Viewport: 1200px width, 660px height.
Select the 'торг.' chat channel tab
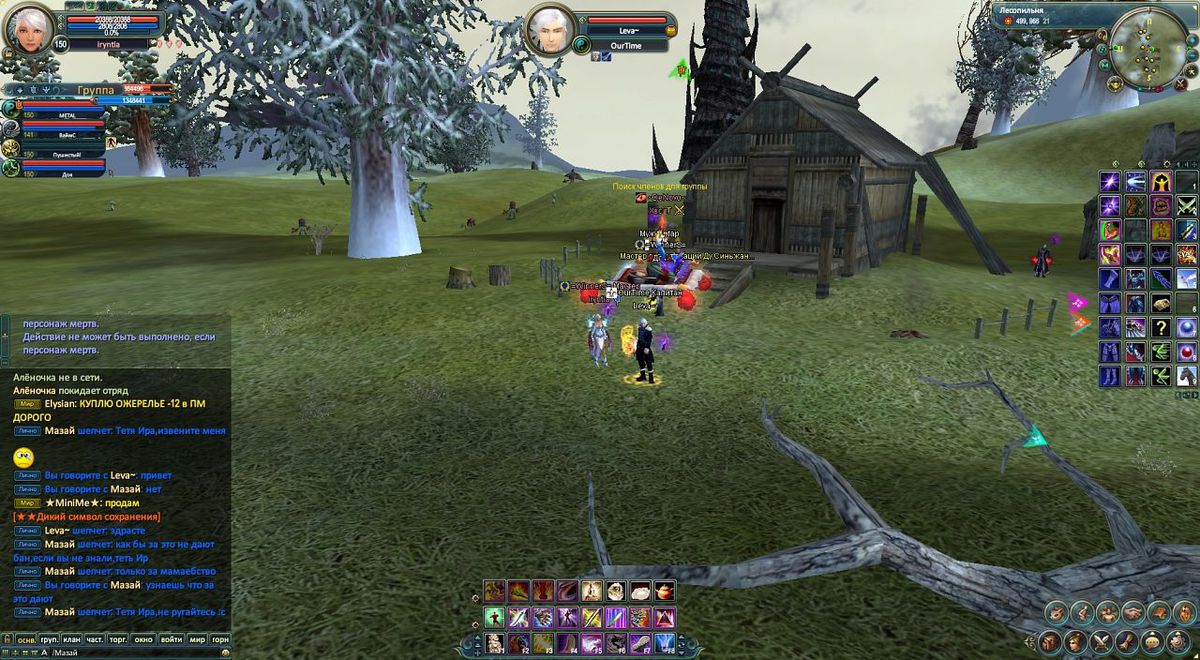(119, 638)
